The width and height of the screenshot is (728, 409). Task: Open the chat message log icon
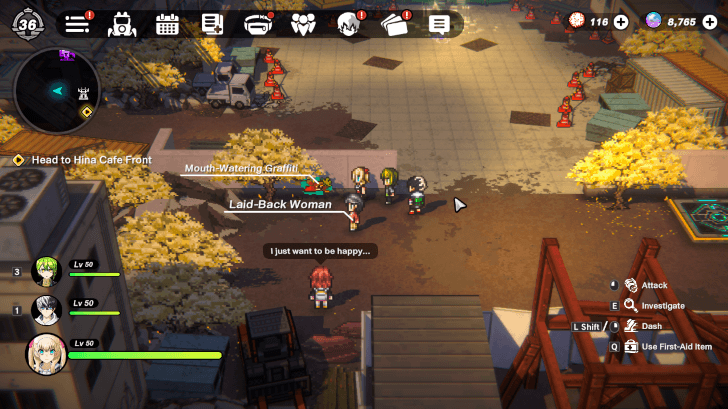[x=438, y=23]
